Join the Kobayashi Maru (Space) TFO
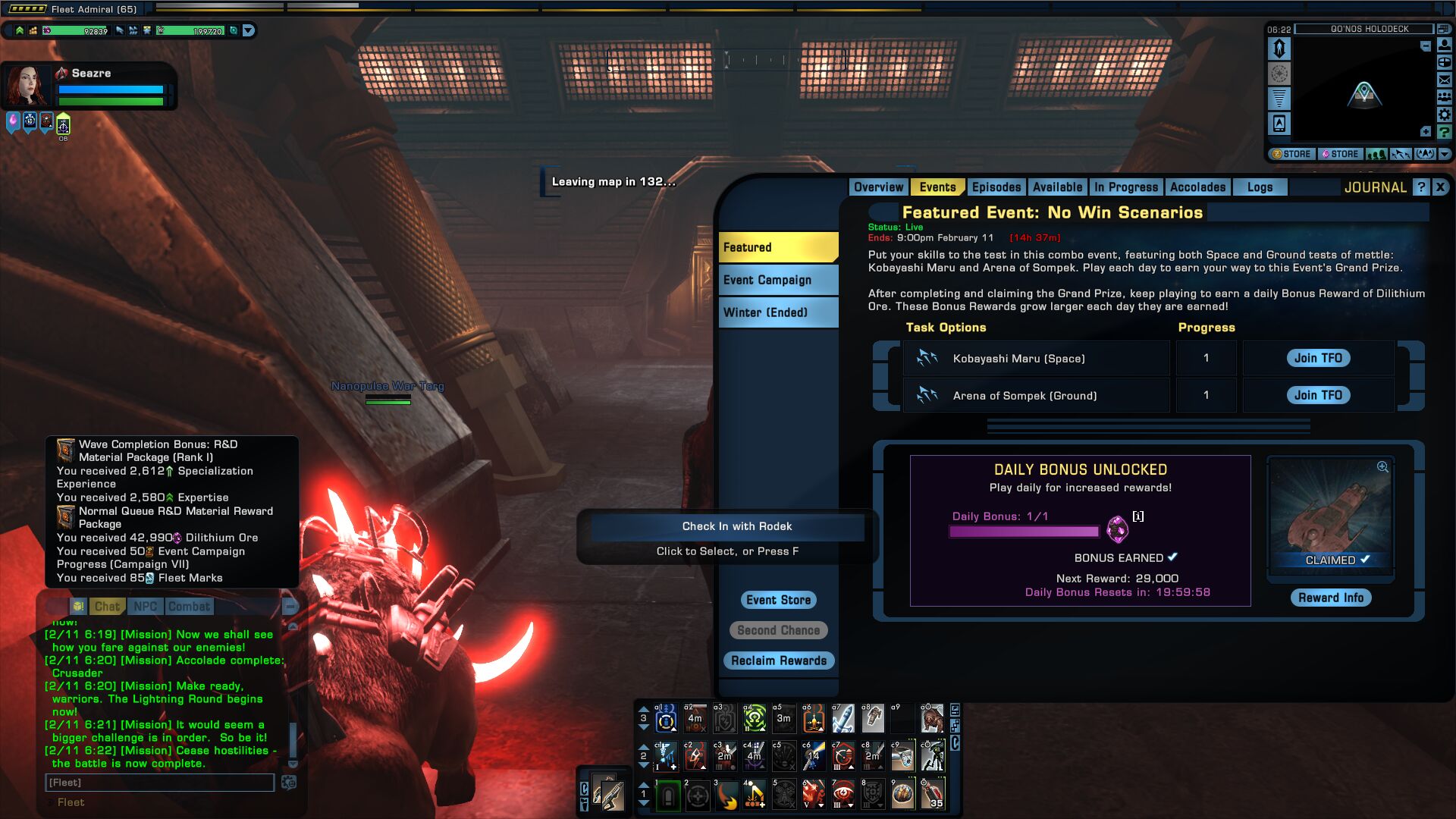 point(1317,358)
